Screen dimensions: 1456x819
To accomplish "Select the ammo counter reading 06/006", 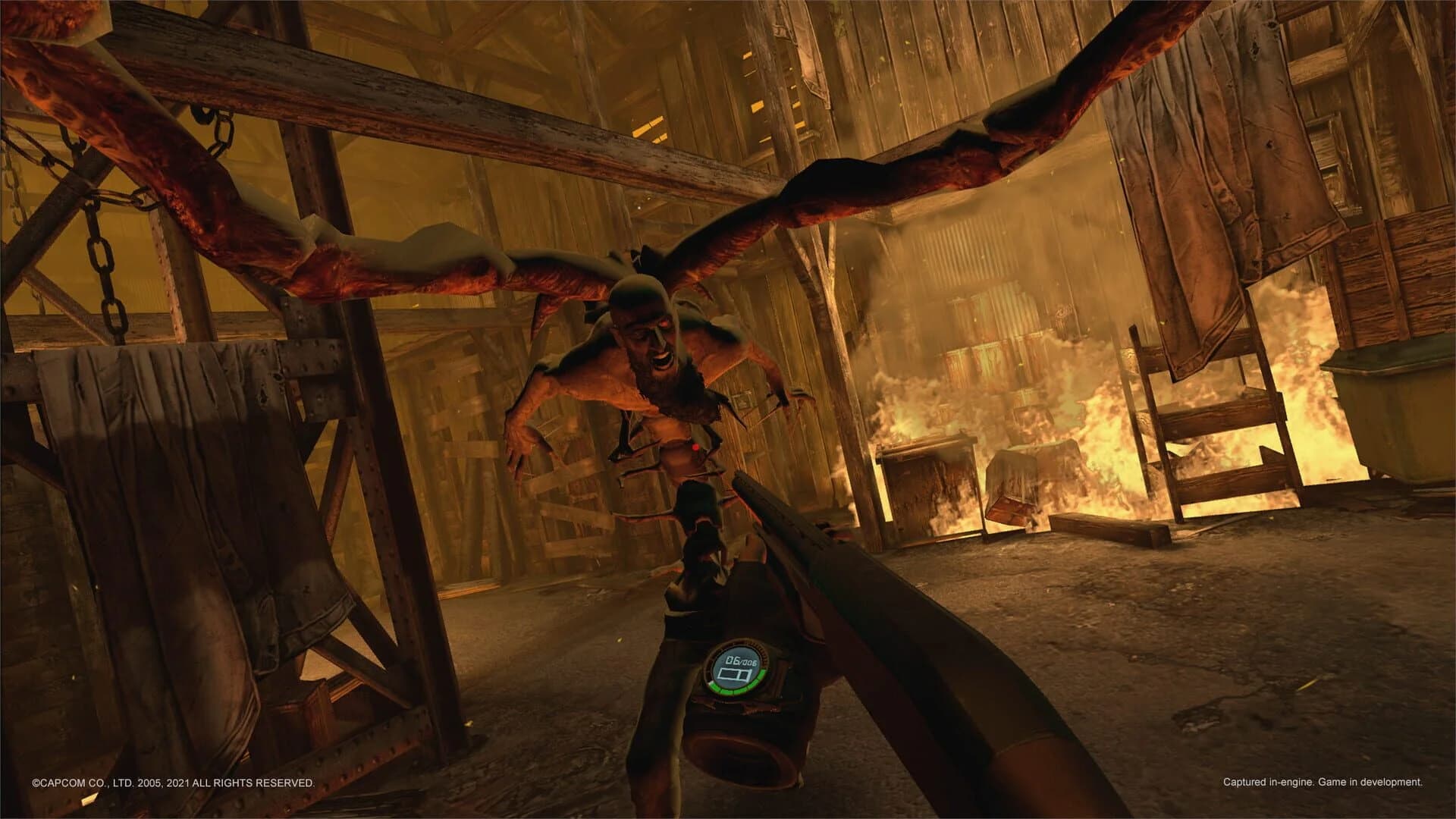I will [x=742, y=661].
